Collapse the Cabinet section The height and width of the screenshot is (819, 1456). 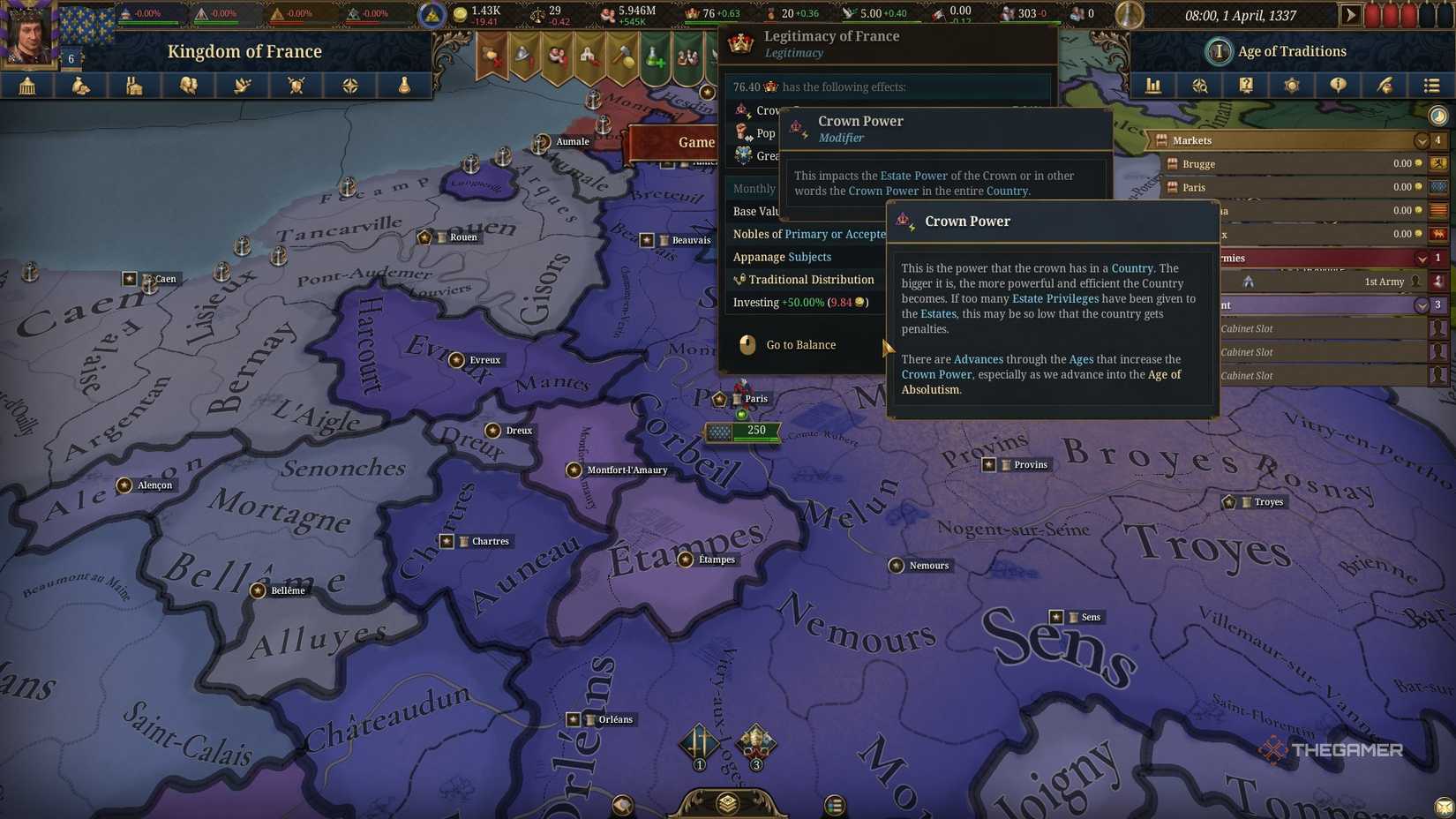coord(1422,304)
